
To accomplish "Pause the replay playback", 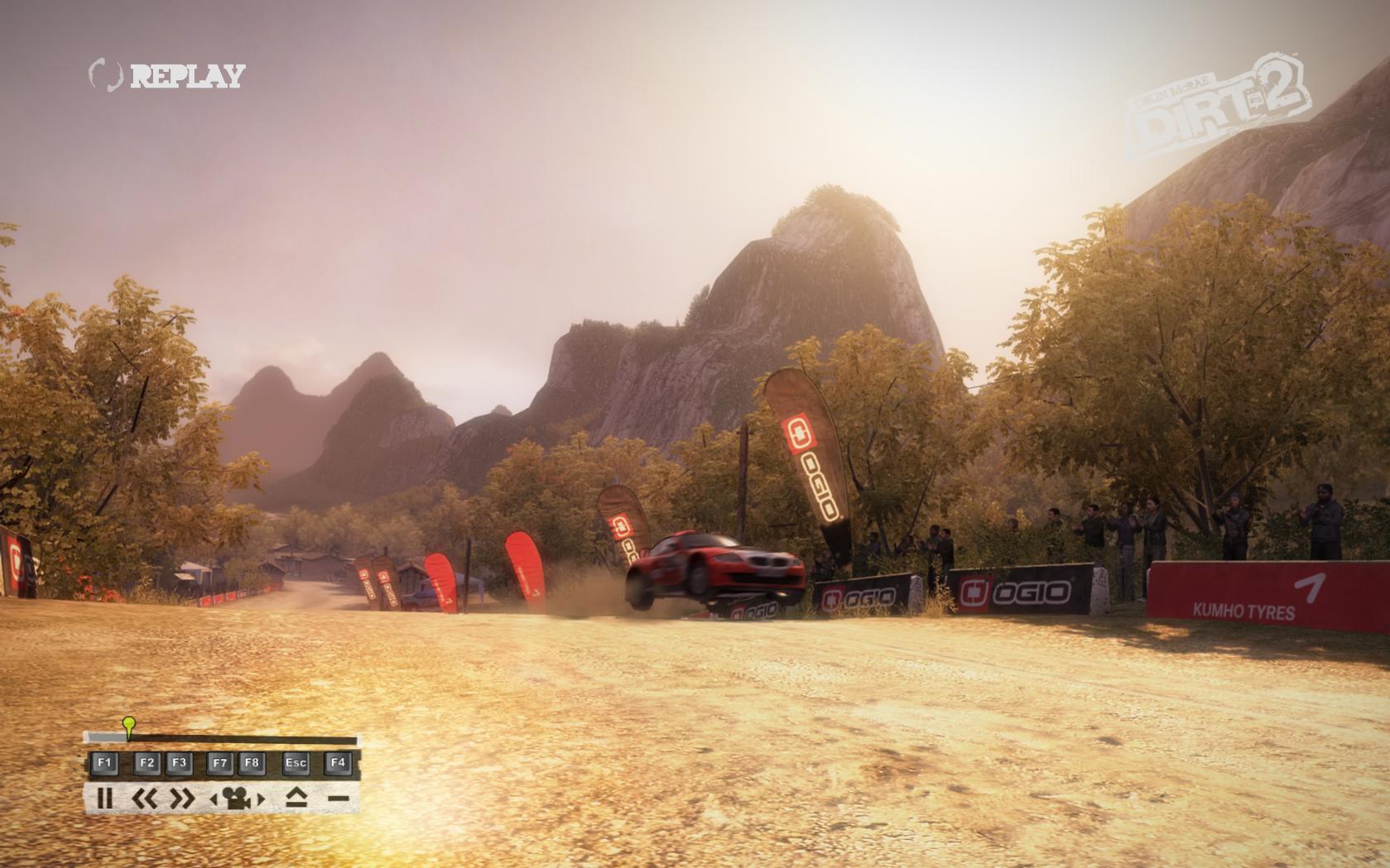I will [104, 798].
